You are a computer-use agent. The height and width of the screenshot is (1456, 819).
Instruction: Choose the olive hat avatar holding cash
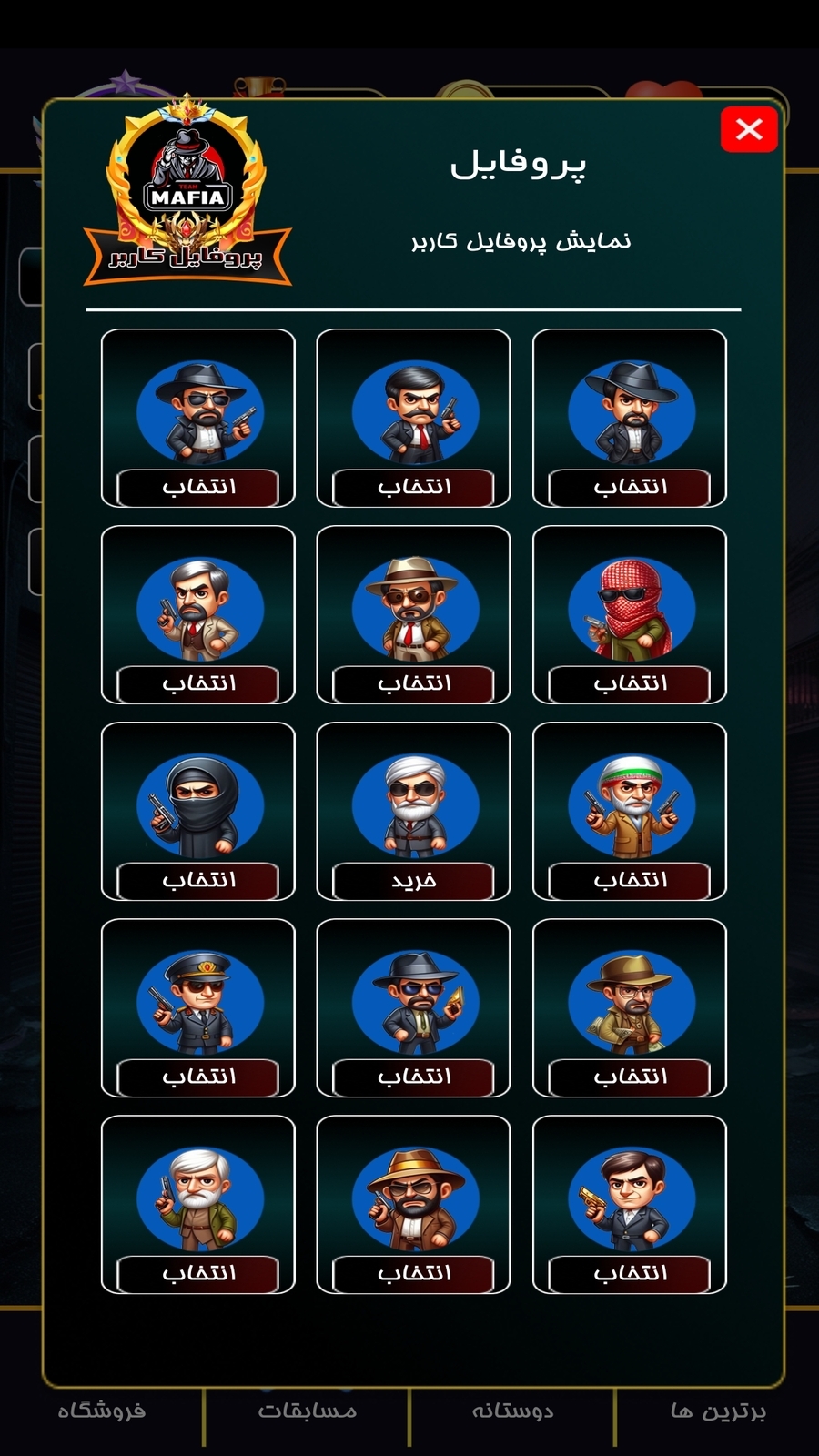click(629, 1077)
